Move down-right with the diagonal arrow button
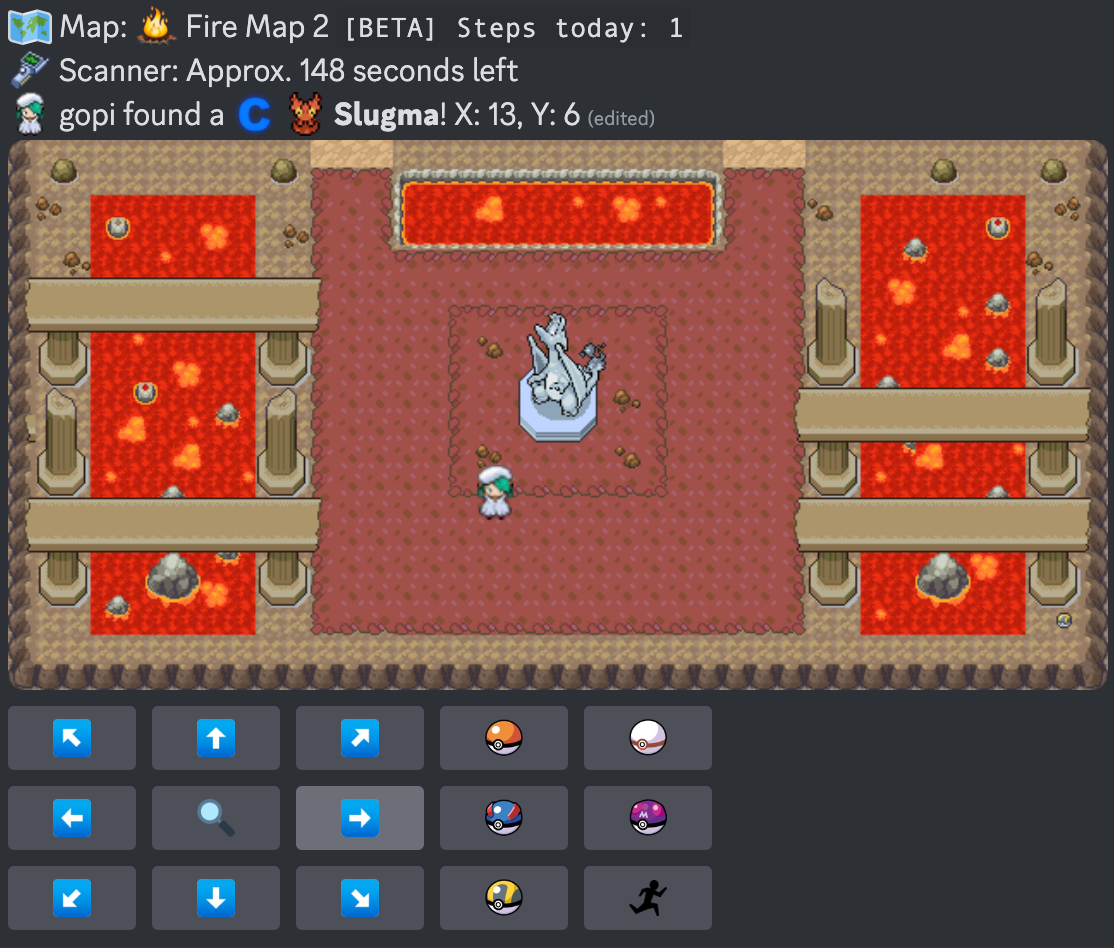This screenshot has width=1114, height=948. [360, 898]
